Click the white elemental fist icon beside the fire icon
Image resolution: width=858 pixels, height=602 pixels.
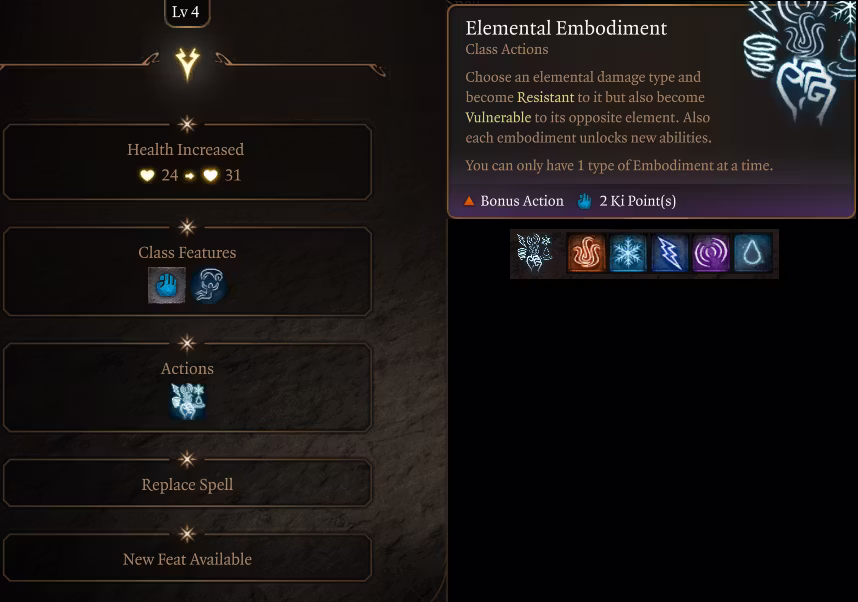click(535, 254)
